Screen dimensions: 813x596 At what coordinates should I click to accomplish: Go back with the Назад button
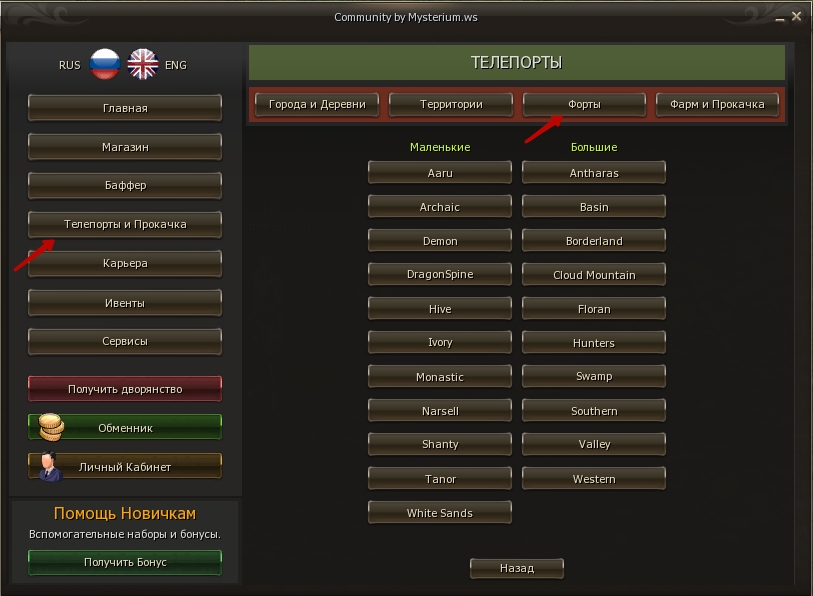517,568
